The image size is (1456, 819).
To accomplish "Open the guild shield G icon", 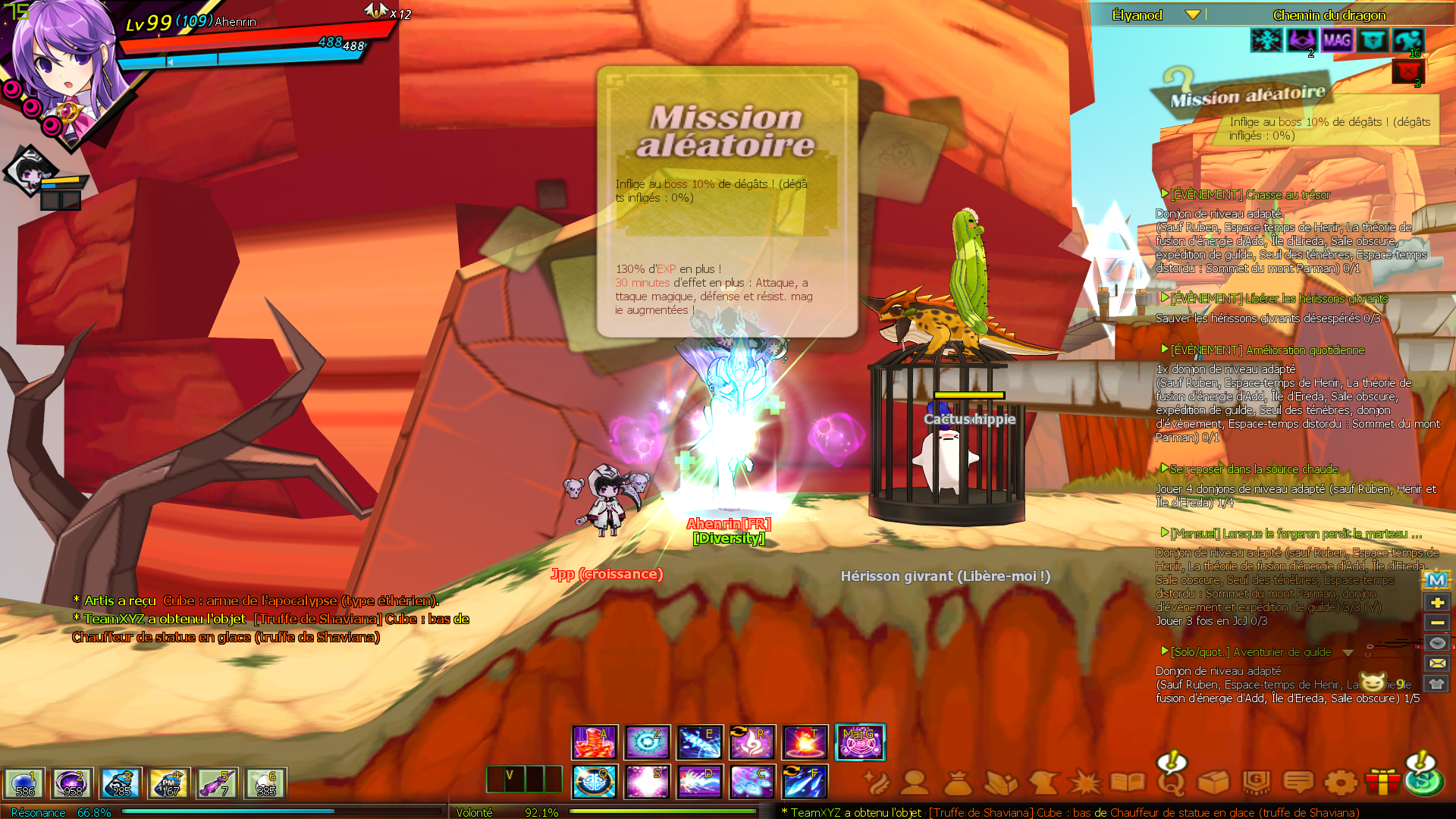I will (1256, 782).
